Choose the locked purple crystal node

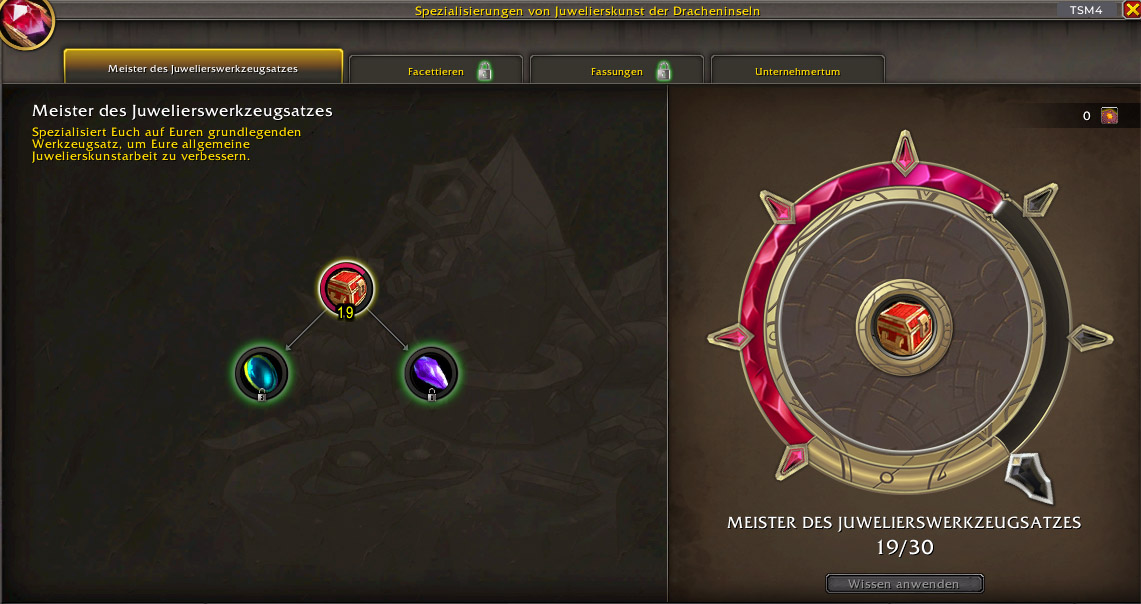[x=431, y=372]
